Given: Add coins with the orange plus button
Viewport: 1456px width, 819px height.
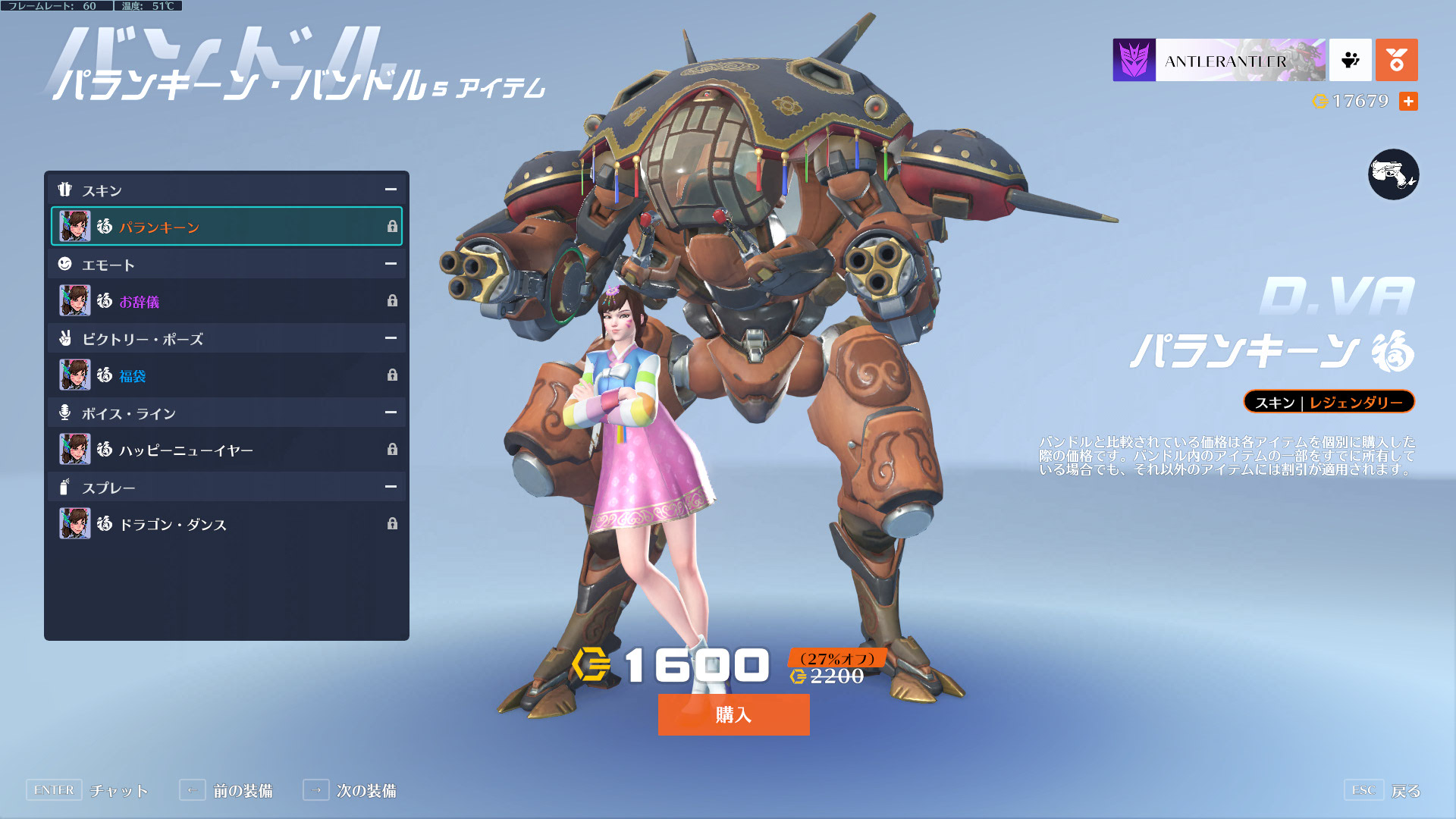Looking at the screenshot, I should click(x=1408, y=101).
